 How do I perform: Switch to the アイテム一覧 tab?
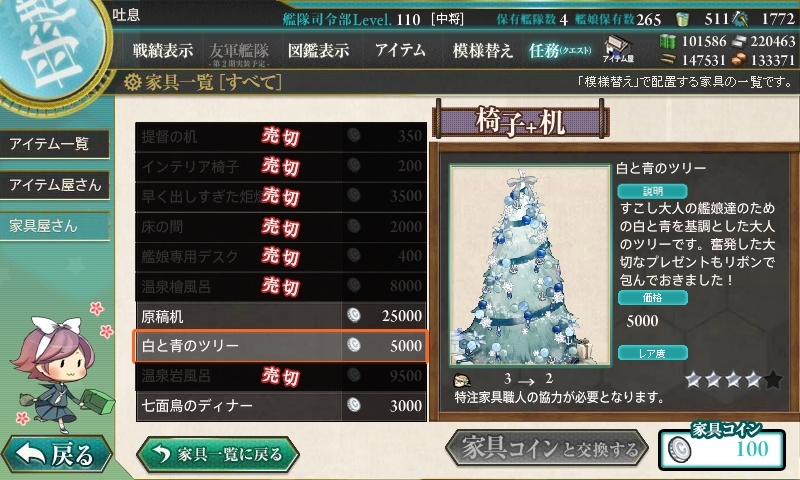pyautogui.click(x=50, y=144)
